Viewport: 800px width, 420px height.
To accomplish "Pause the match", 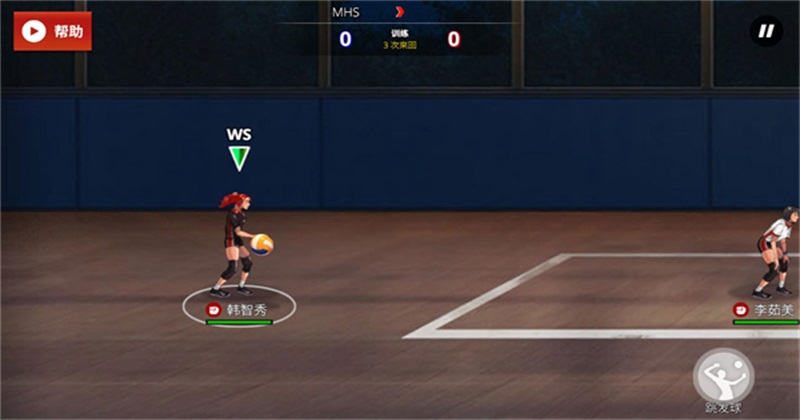I will (x=766, y=31).
